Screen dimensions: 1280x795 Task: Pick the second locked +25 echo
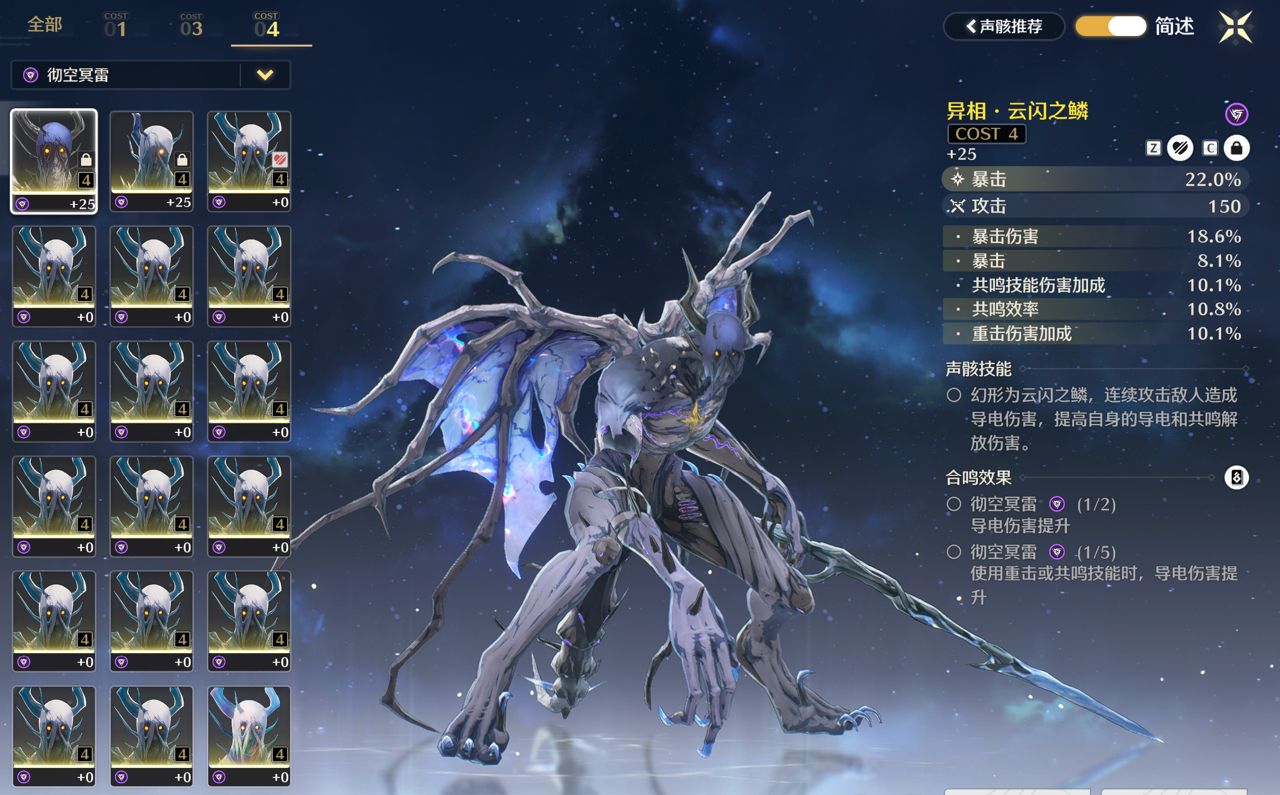pyautogui.click(x=151, y=161)
